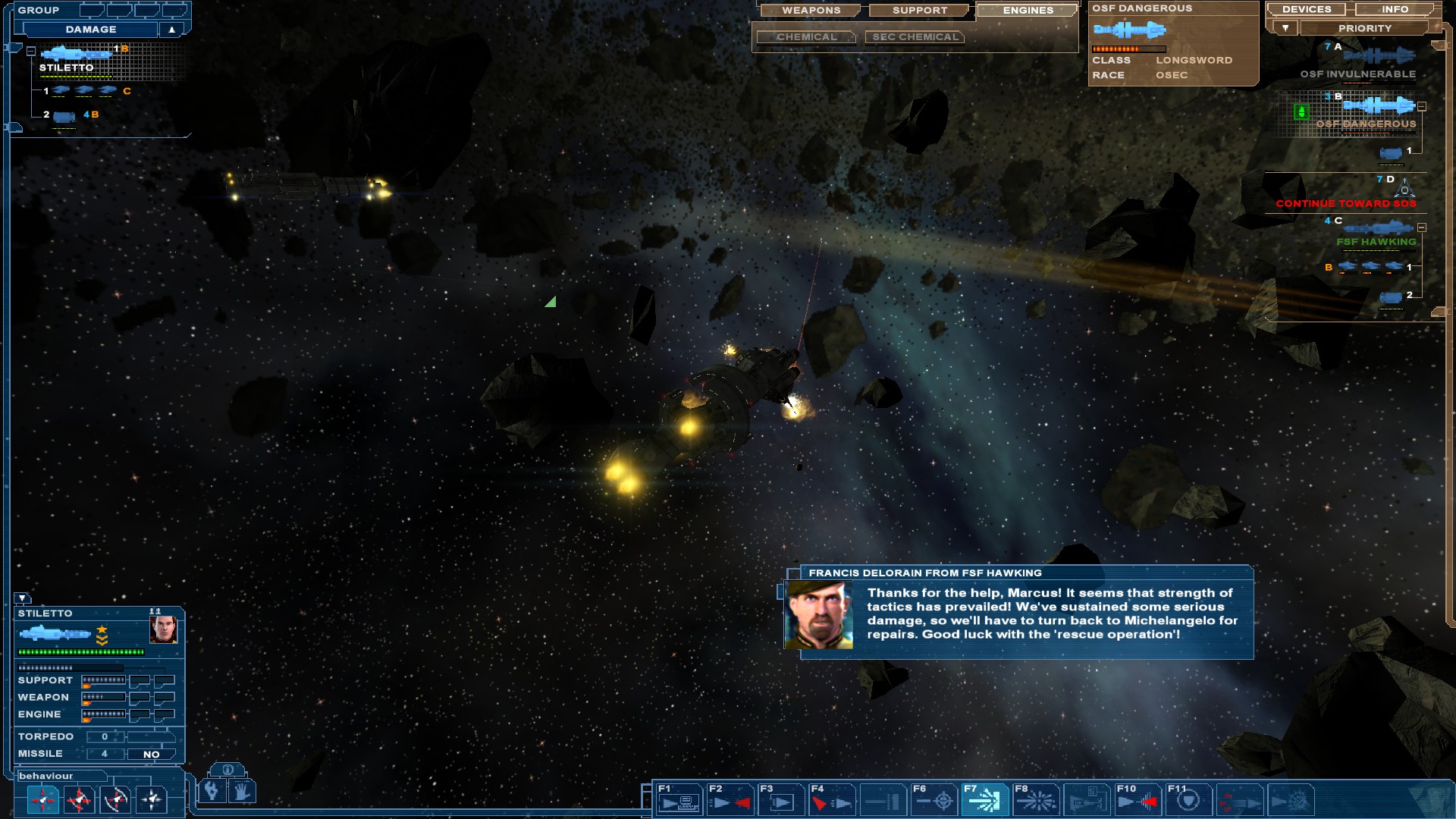The image size is (1456, 819).
Task: Open the wrench repair panel
Action: 212,791
